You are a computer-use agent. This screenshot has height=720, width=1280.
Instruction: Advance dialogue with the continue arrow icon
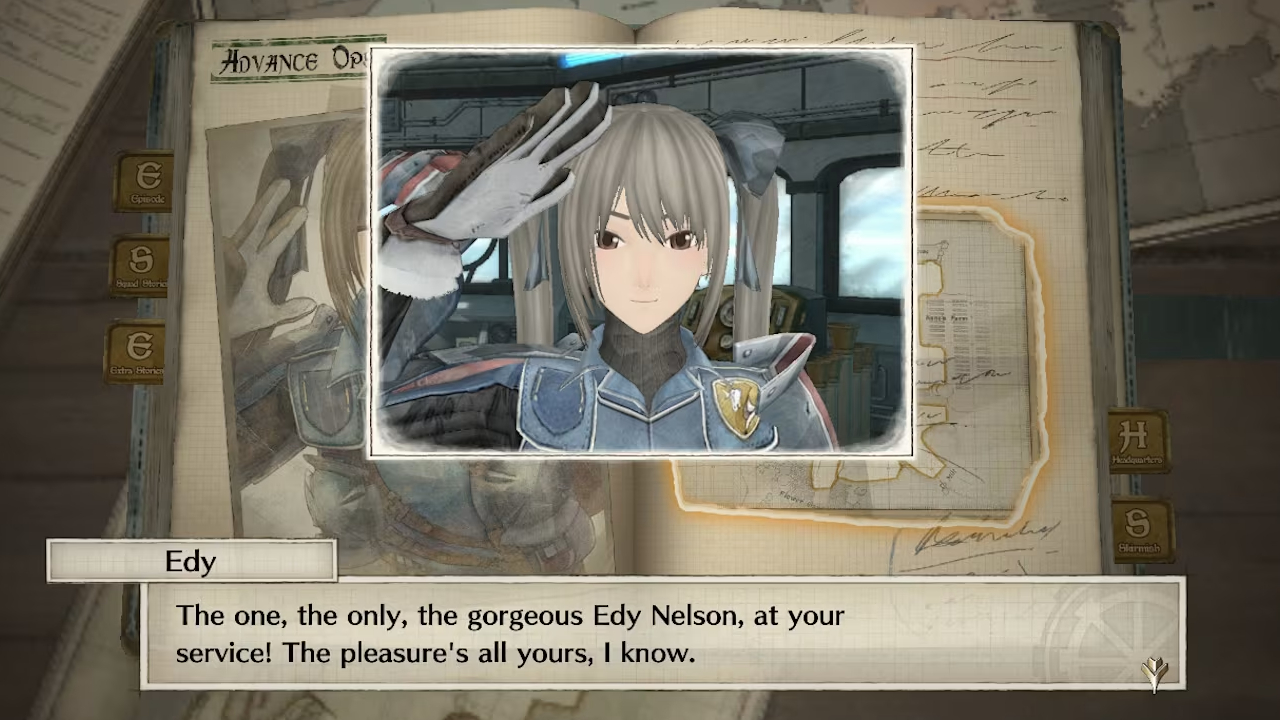[x=1156, y=671]
